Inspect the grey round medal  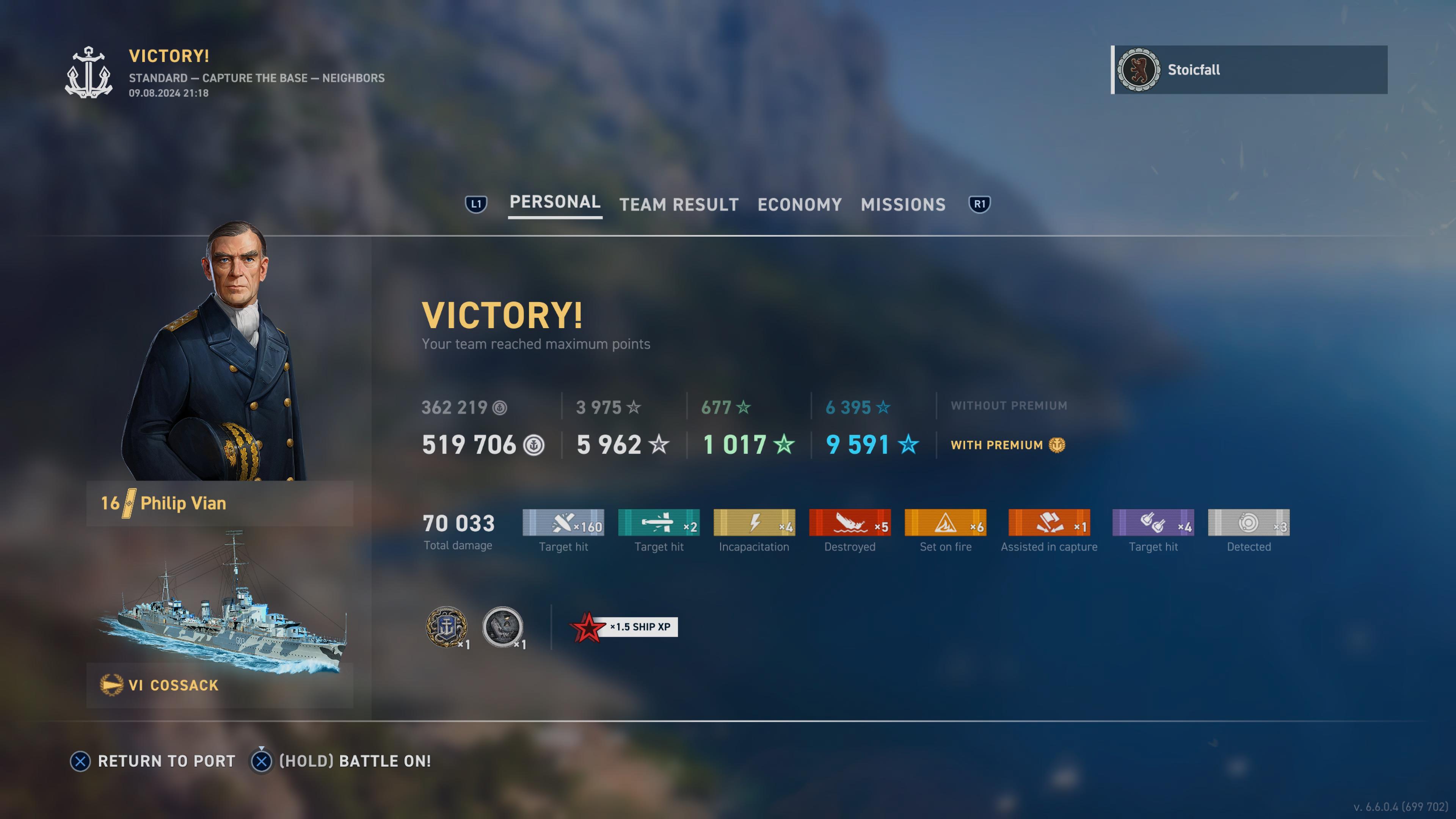[x=502, y=627]
